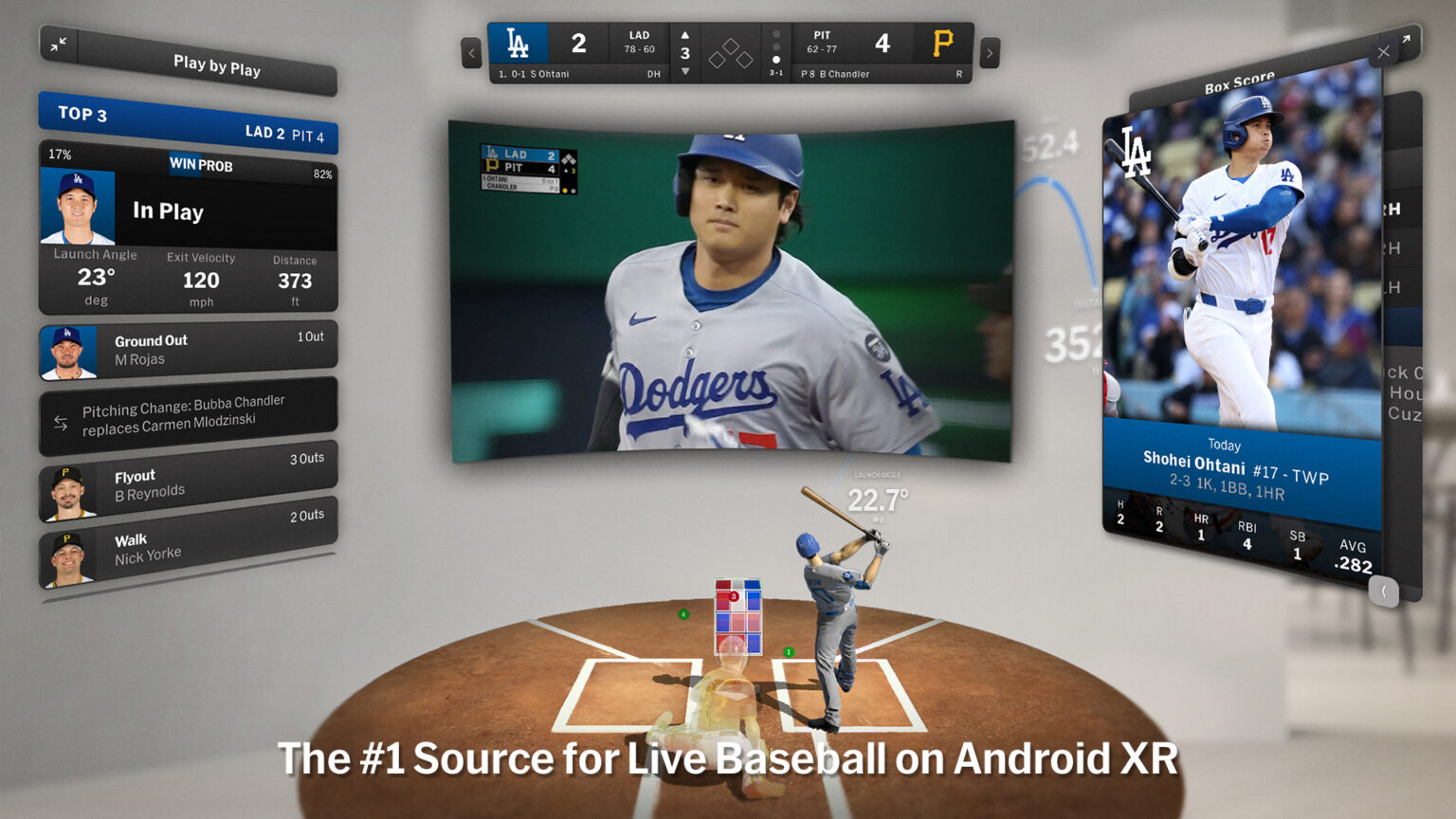Click the green pitch marker on the strike zone
This screenshot has height=819, width=1456.
[x=788, y=652]
